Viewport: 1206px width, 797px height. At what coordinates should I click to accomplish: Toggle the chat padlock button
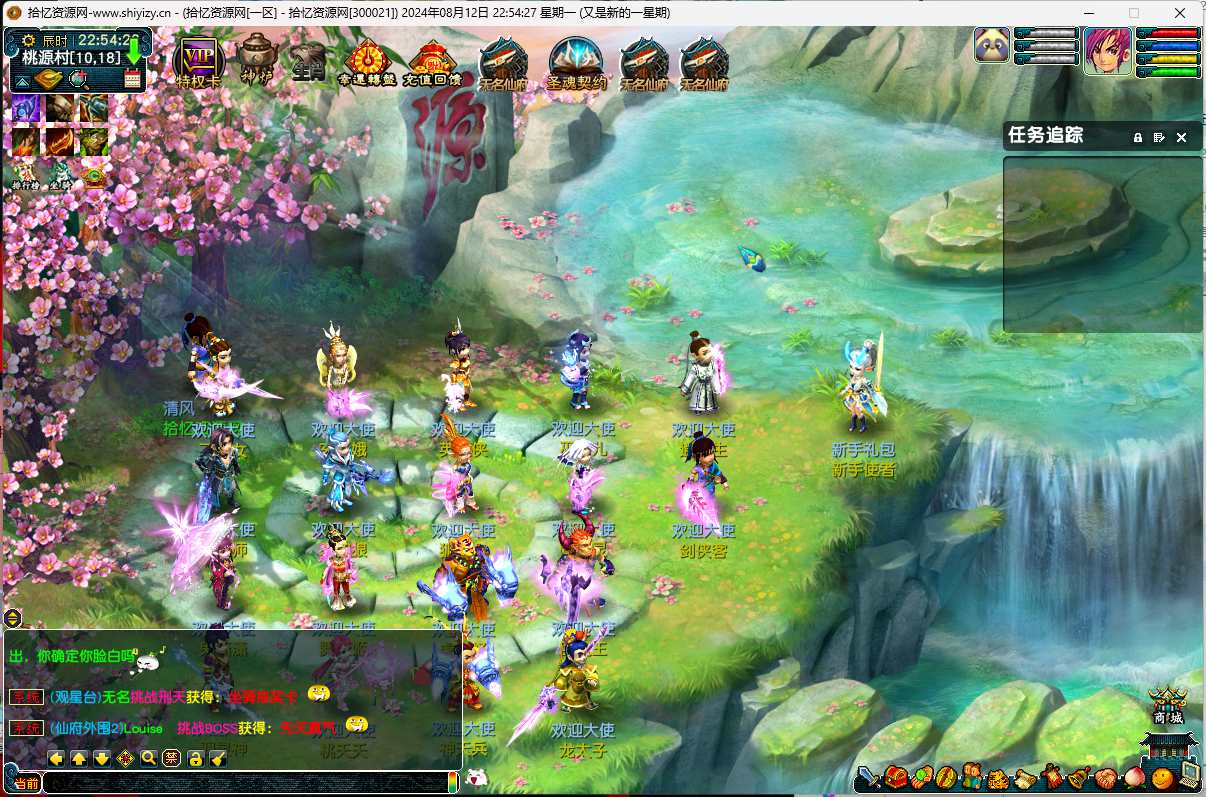tap(195, 758)
